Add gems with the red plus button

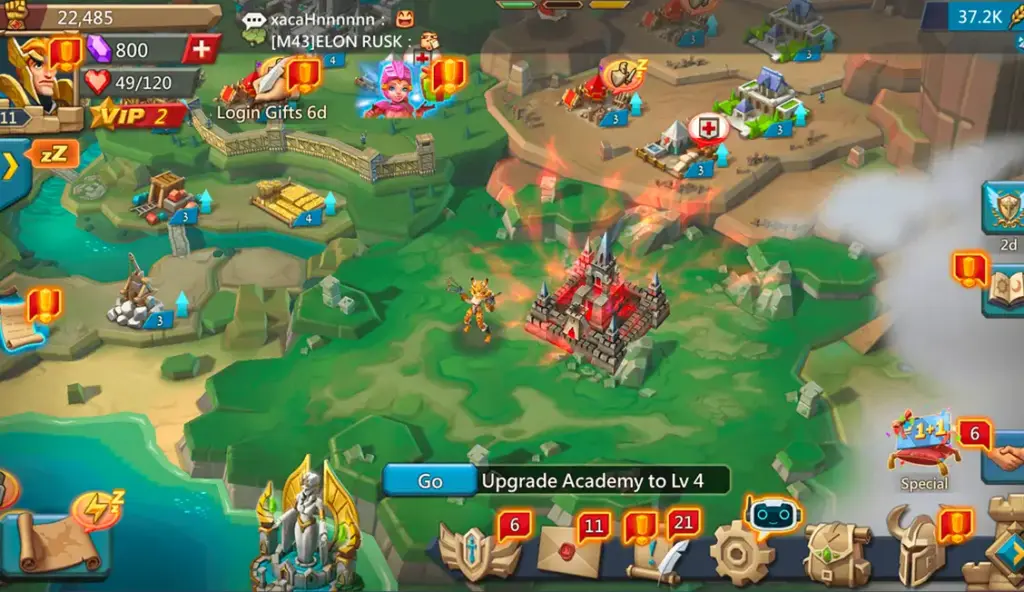coord(201,49)
